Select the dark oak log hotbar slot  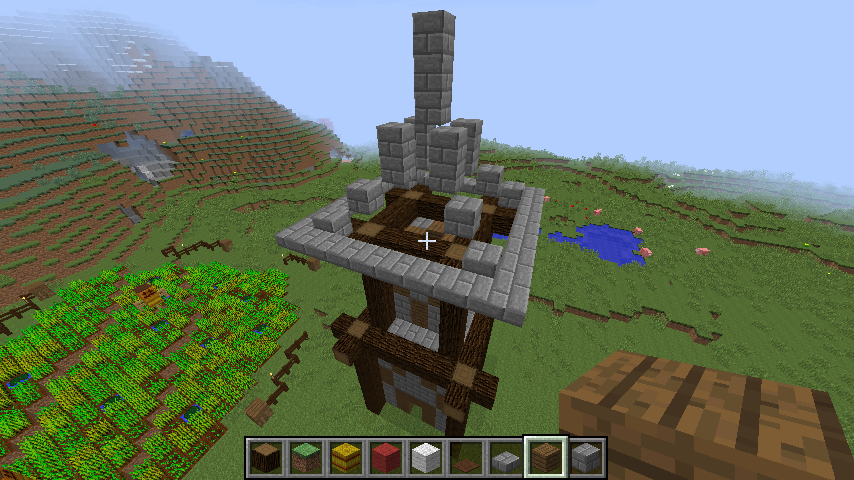pyautogui.click(x=266, y=458)
